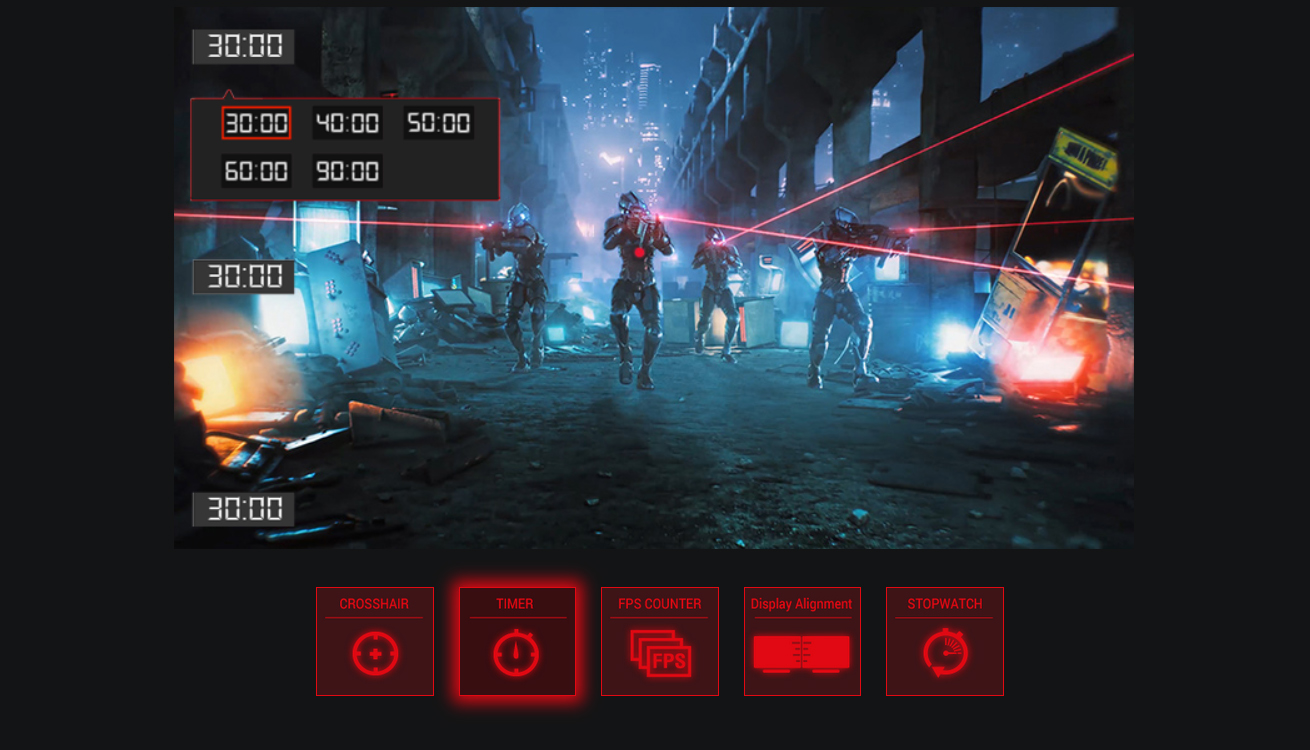Screen dimensions: 1310x750
Task: Select the bottom-left 30:00 timer placement
Action: [242, 509]
